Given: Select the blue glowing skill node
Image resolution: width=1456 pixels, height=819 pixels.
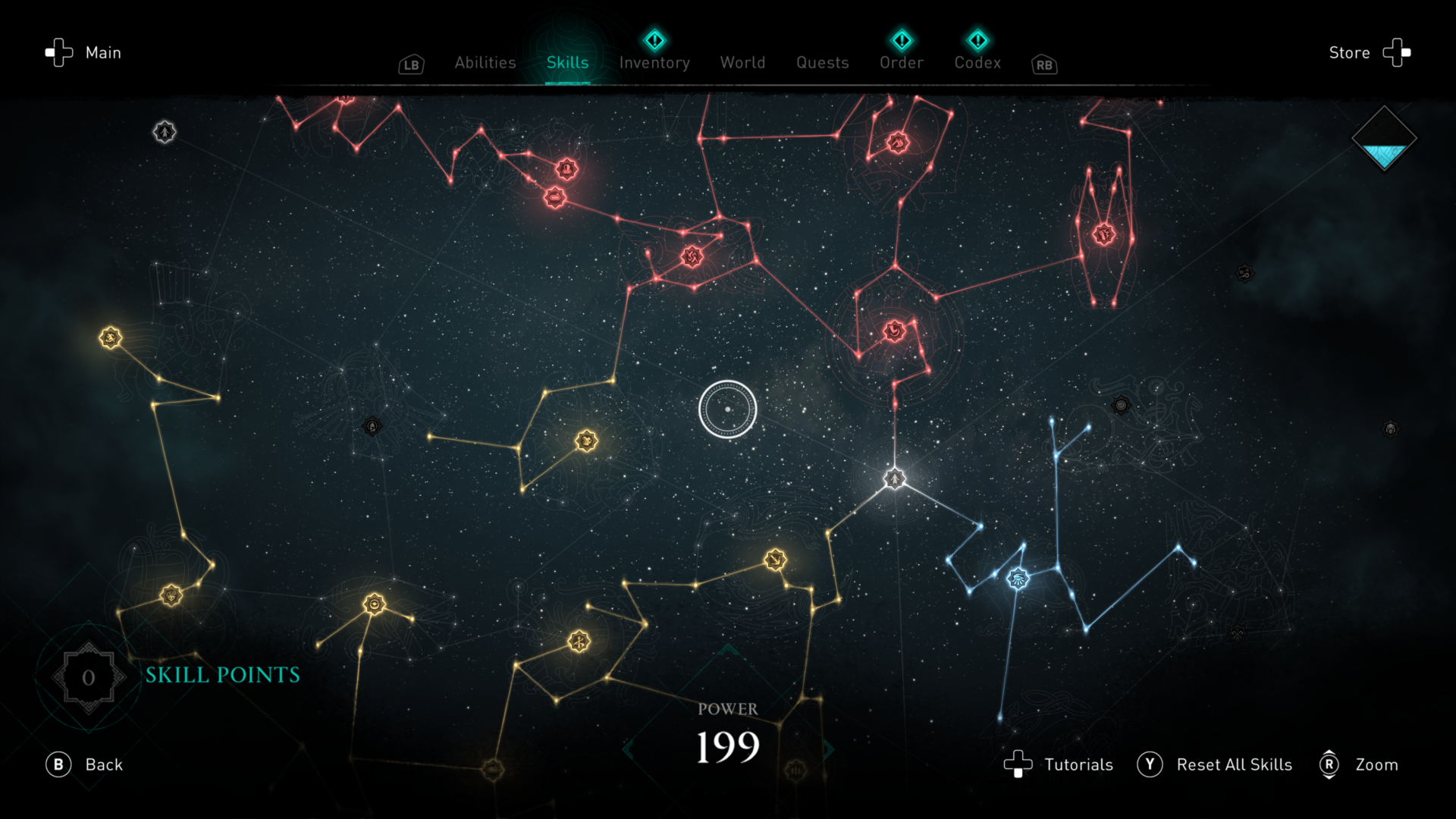Looking at the screenshot, I should coord(1018,579).
